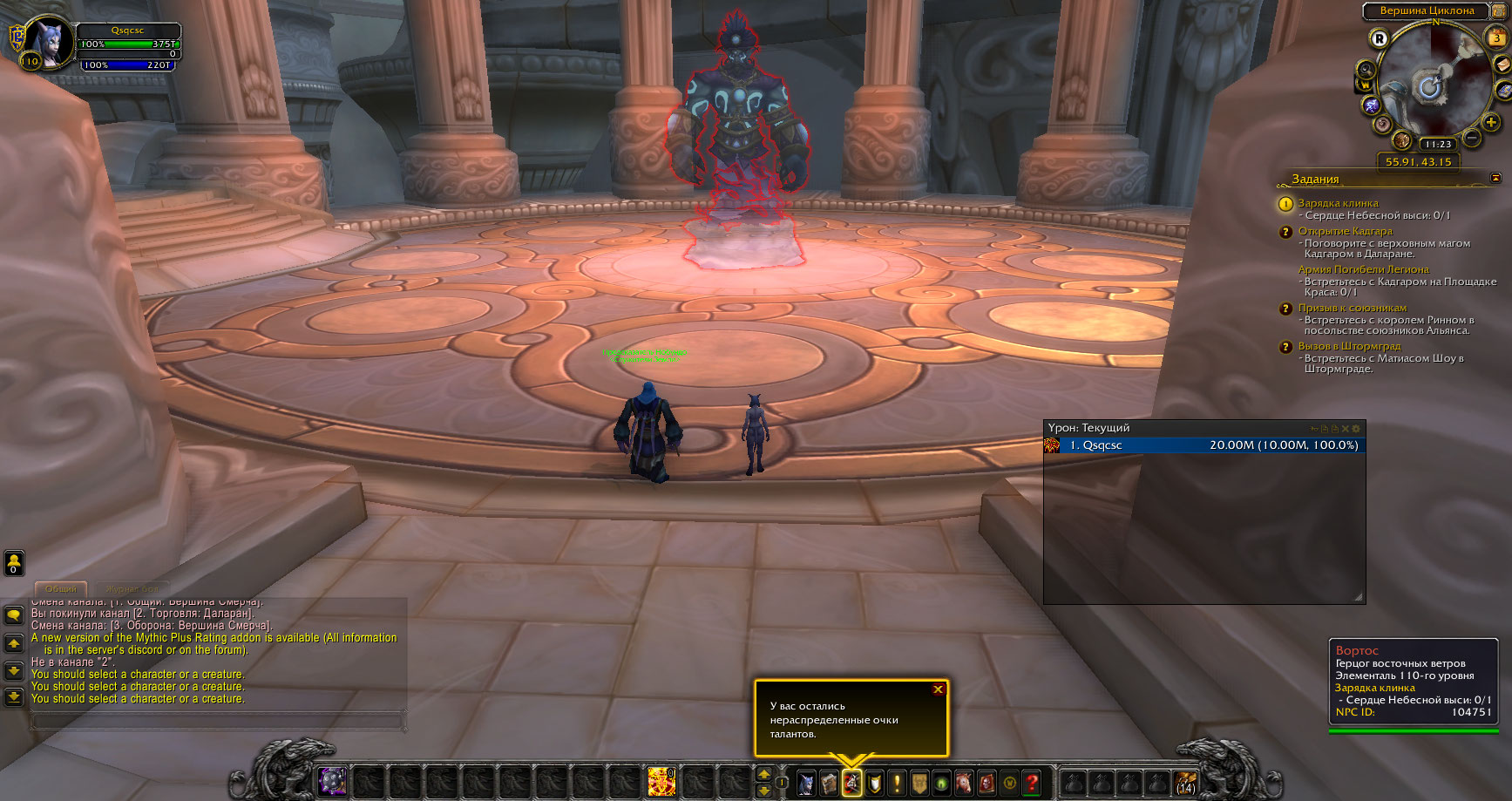
Task: Zoom out the minimap with the minus button
Action: point(1472,138)
